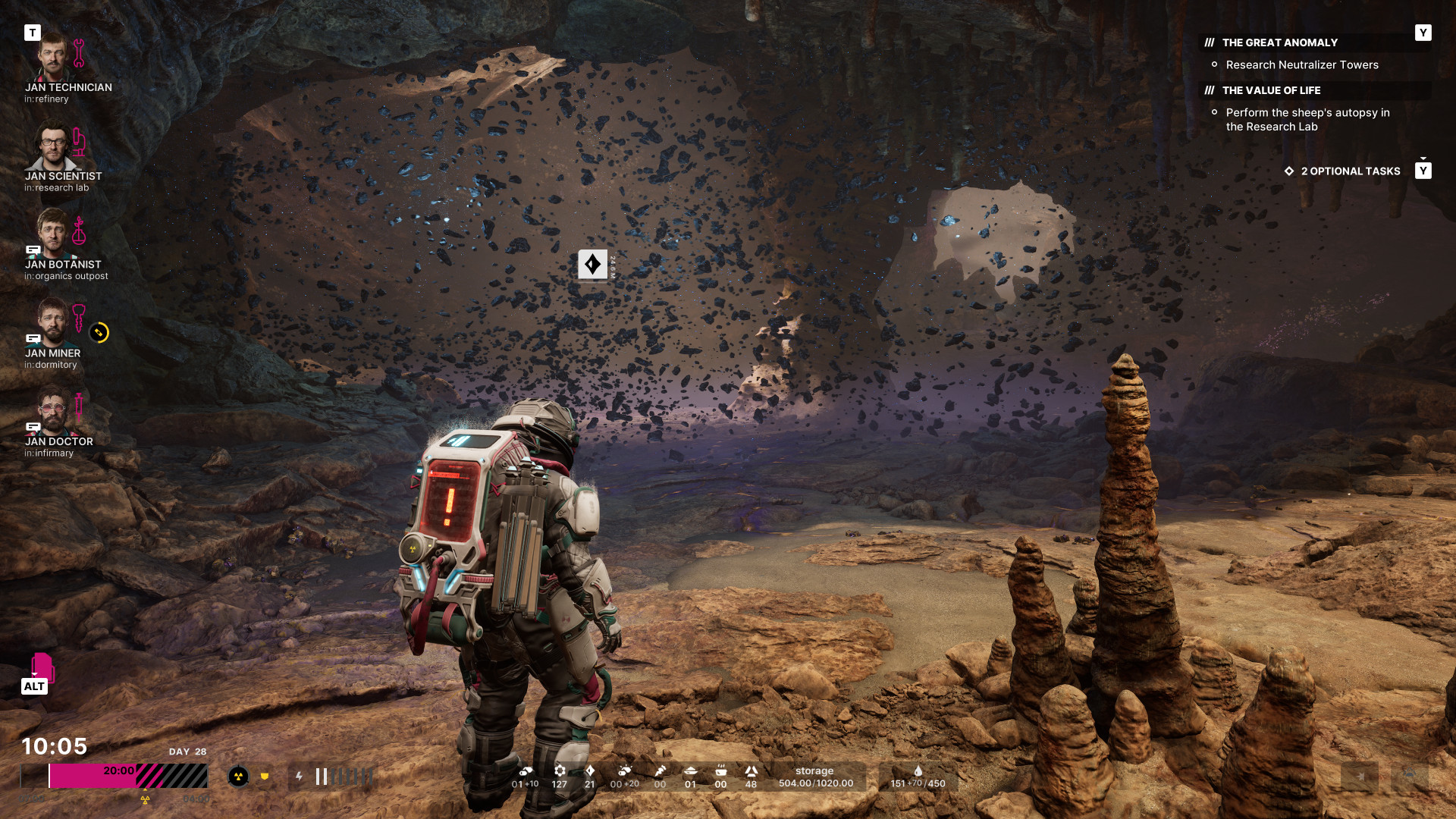Click the radiation status icon

pyautogui.click(x=238, y=777)
